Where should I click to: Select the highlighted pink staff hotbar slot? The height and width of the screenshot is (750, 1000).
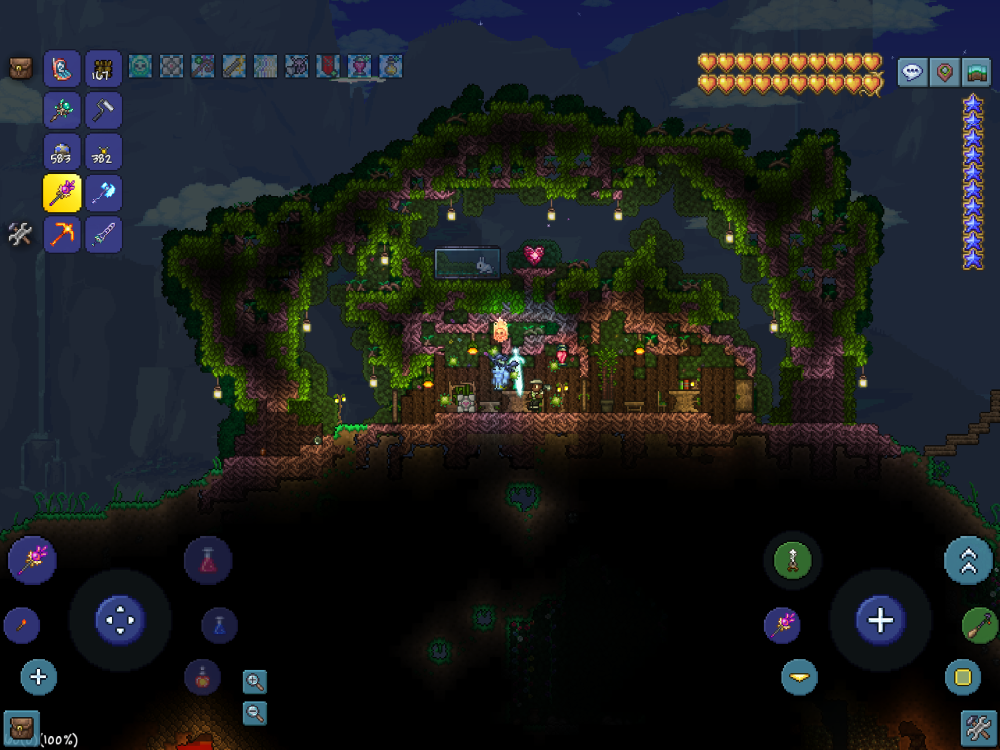click(62, 193)
